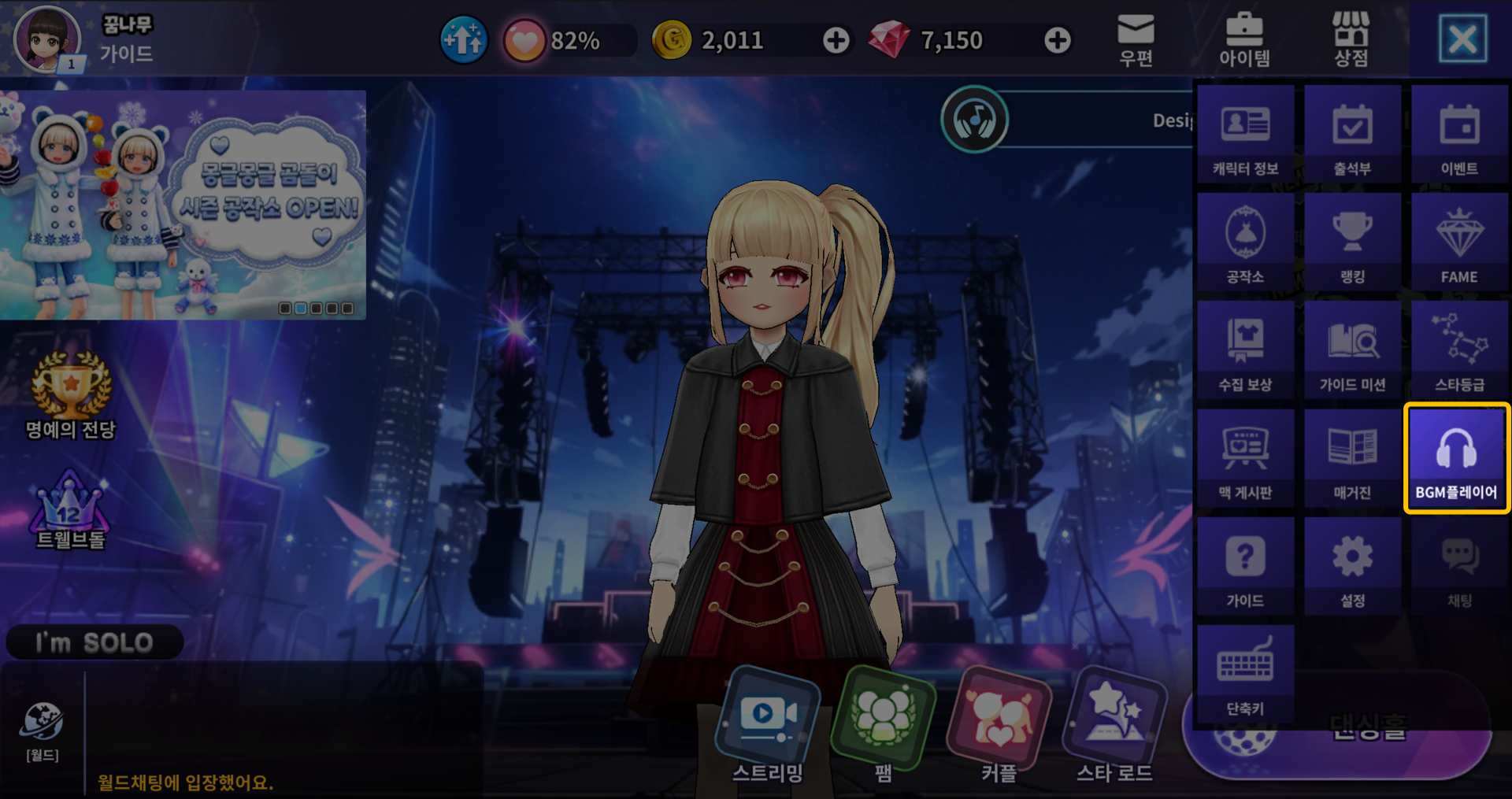Open the FAME diamond tile
The height and width of the screenshot is (799, 1512).
[1459, 242]
